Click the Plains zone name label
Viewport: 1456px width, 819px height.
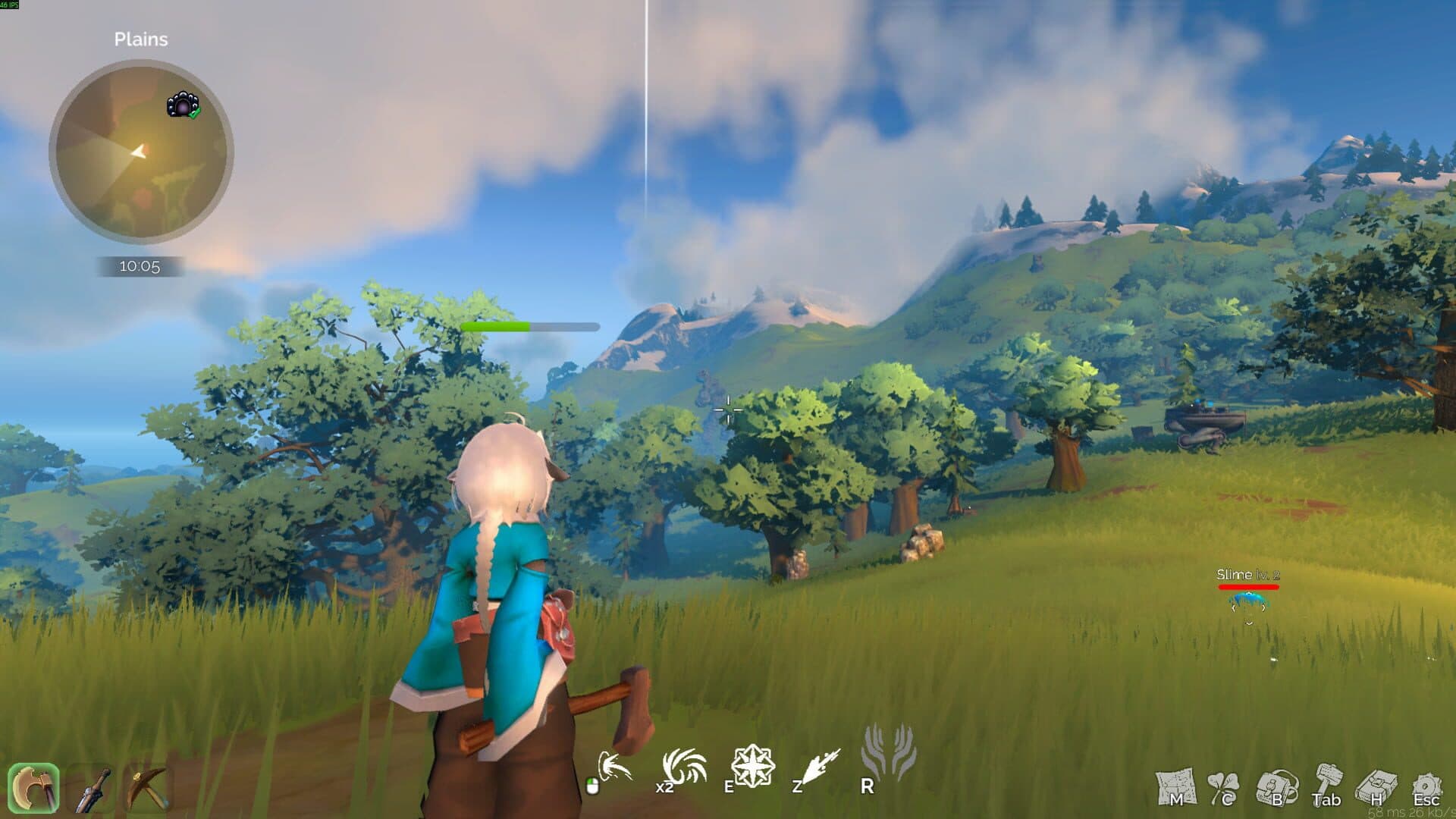(141, 39)
